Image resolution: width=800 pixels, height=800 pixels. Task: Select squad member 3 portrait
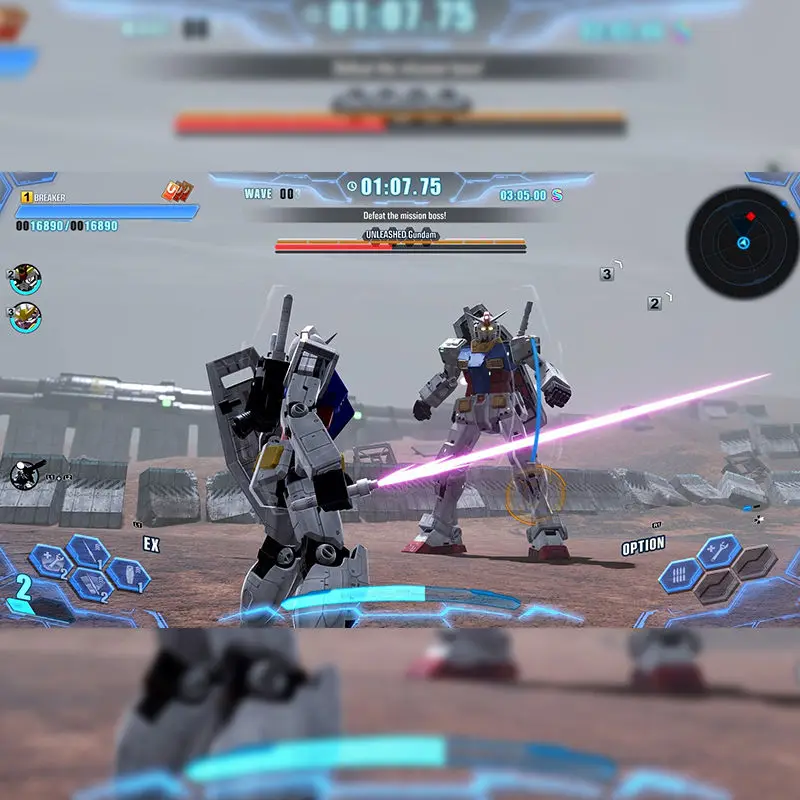click(25, 316)
